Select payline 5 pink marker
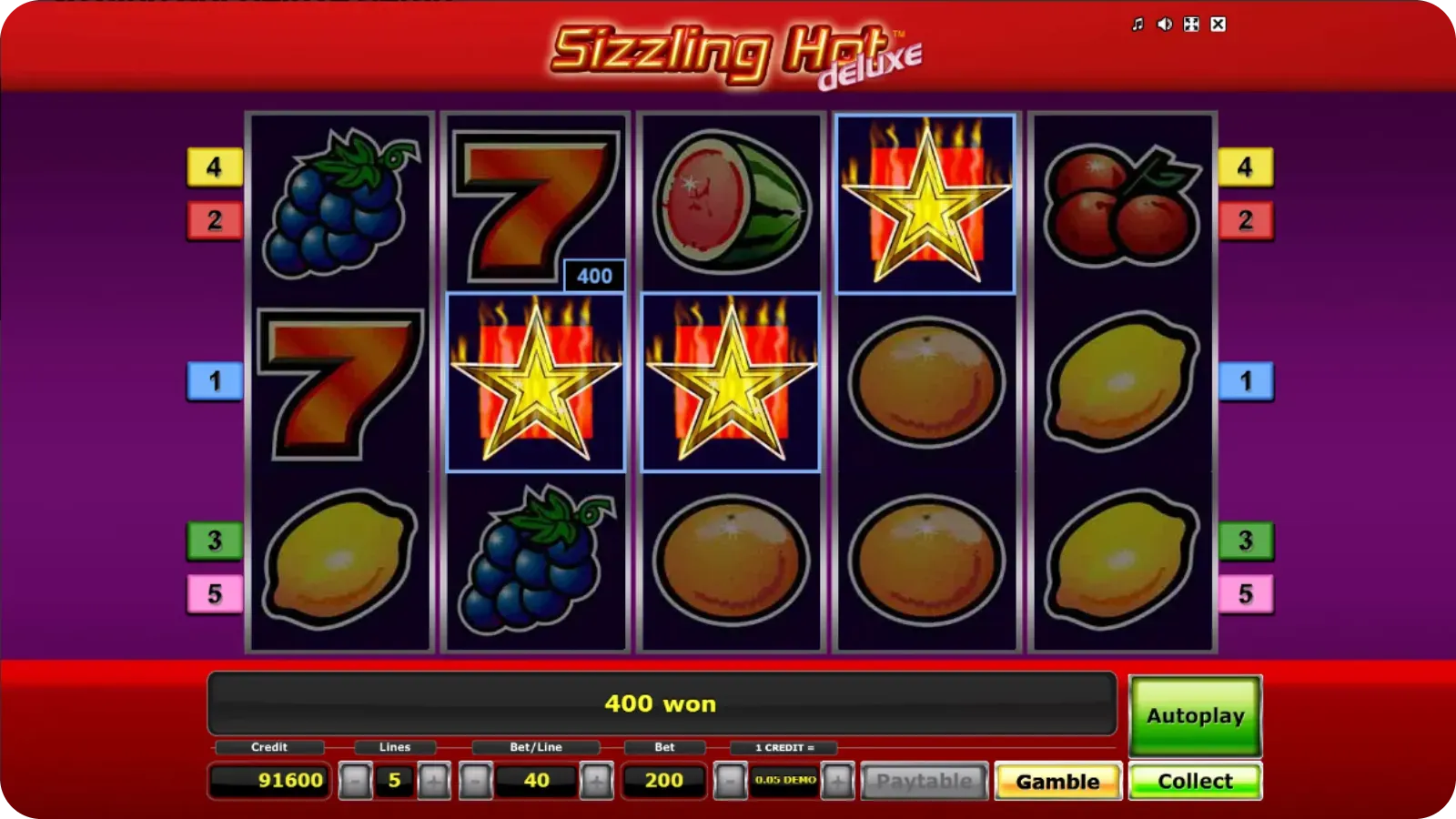Image resolution: width=1456 pixels, height=819 pixels. pyautogui.click(x=214, y=592)
